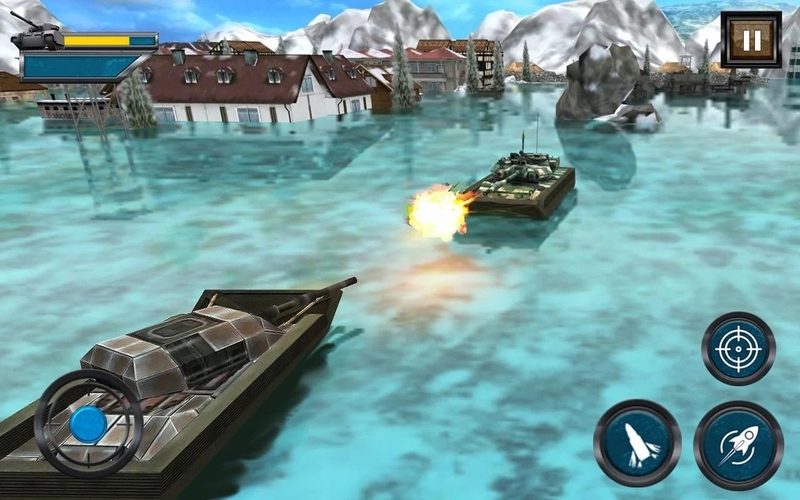Launch the angled rocket weapon
The width and height of the screenshot is (800, 500).
(x=738, y=444)
